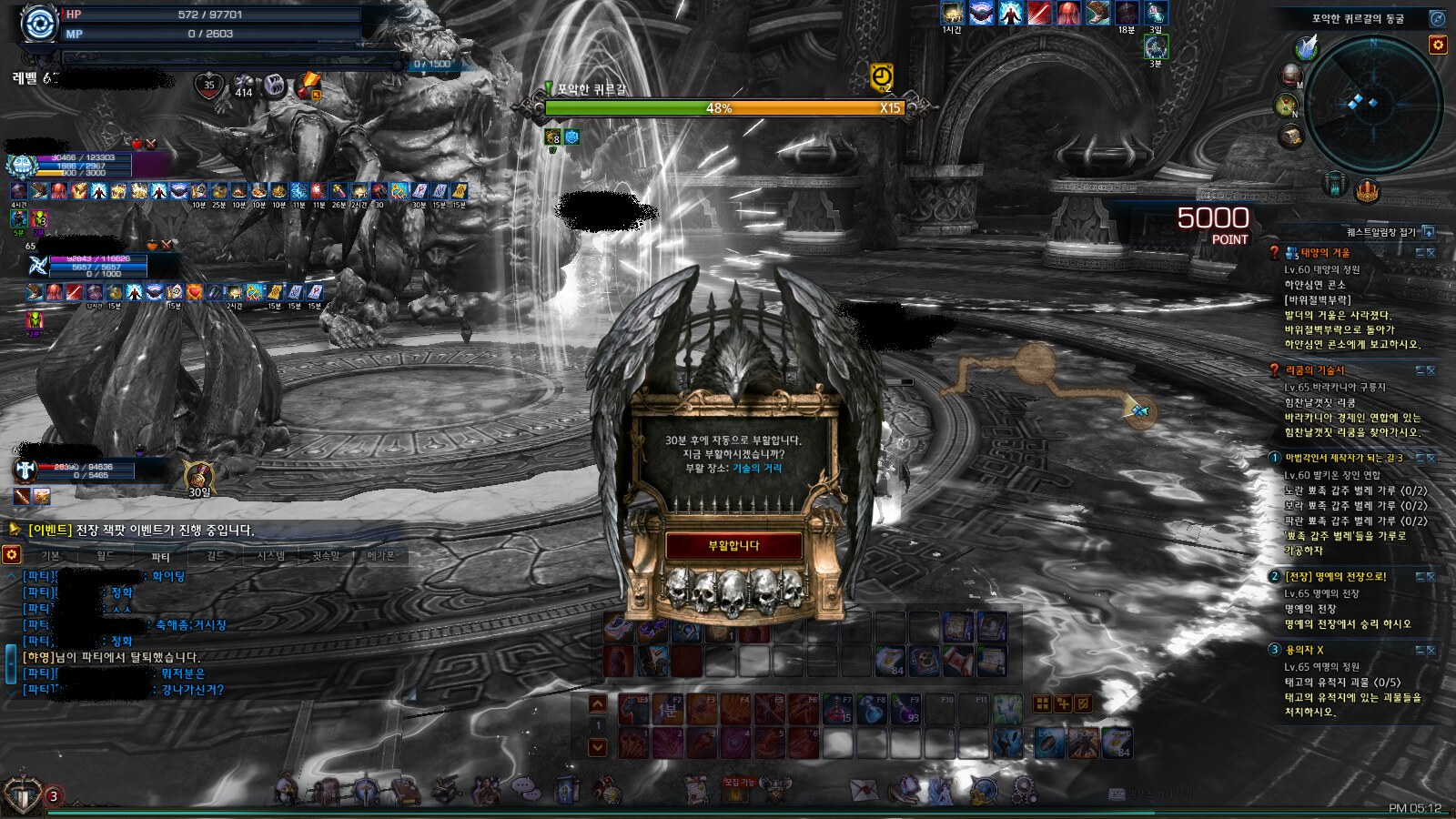Use the red potion on F7
The image size is (1456, 819).
pos(838,709)
